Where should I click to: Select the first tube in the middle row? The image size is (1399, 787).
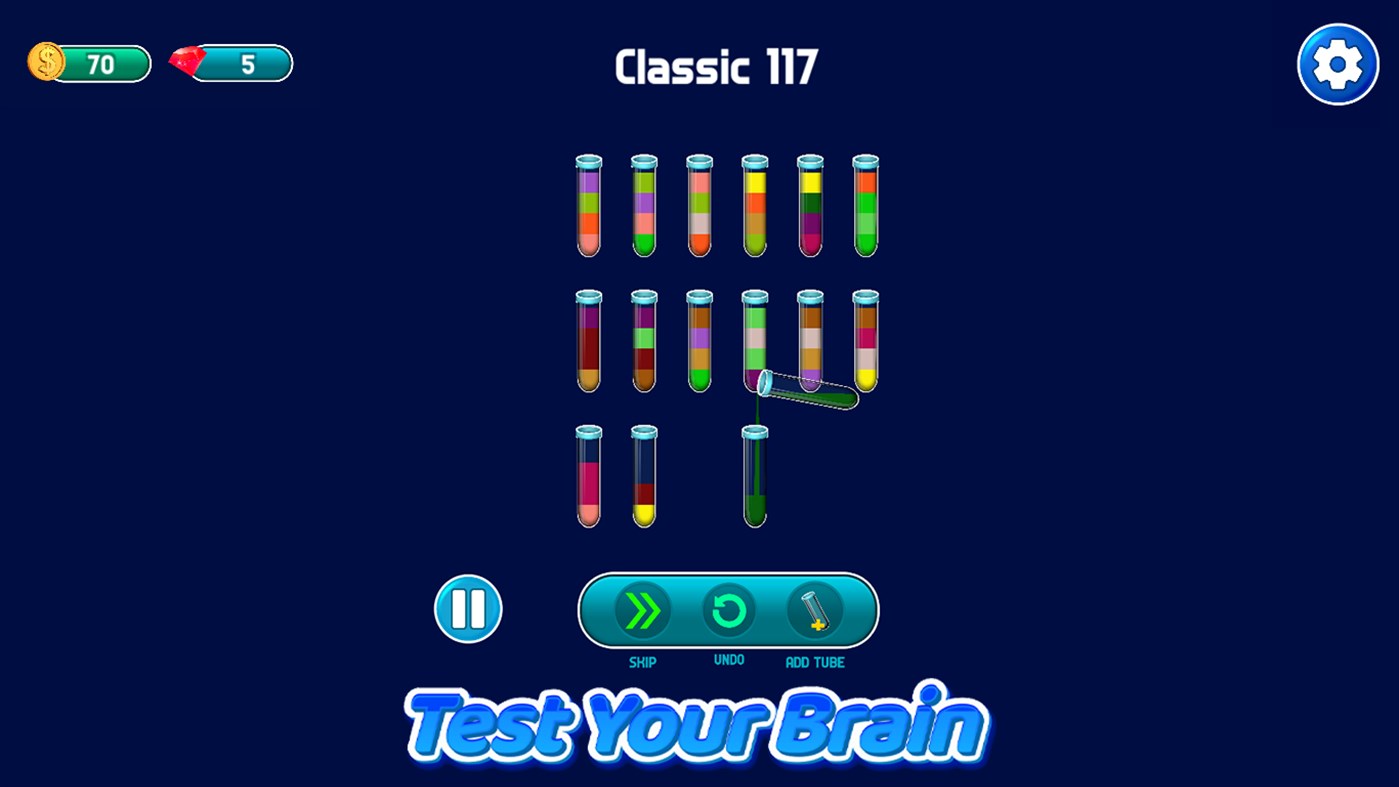pyautogui.click(x=588, y=340)
